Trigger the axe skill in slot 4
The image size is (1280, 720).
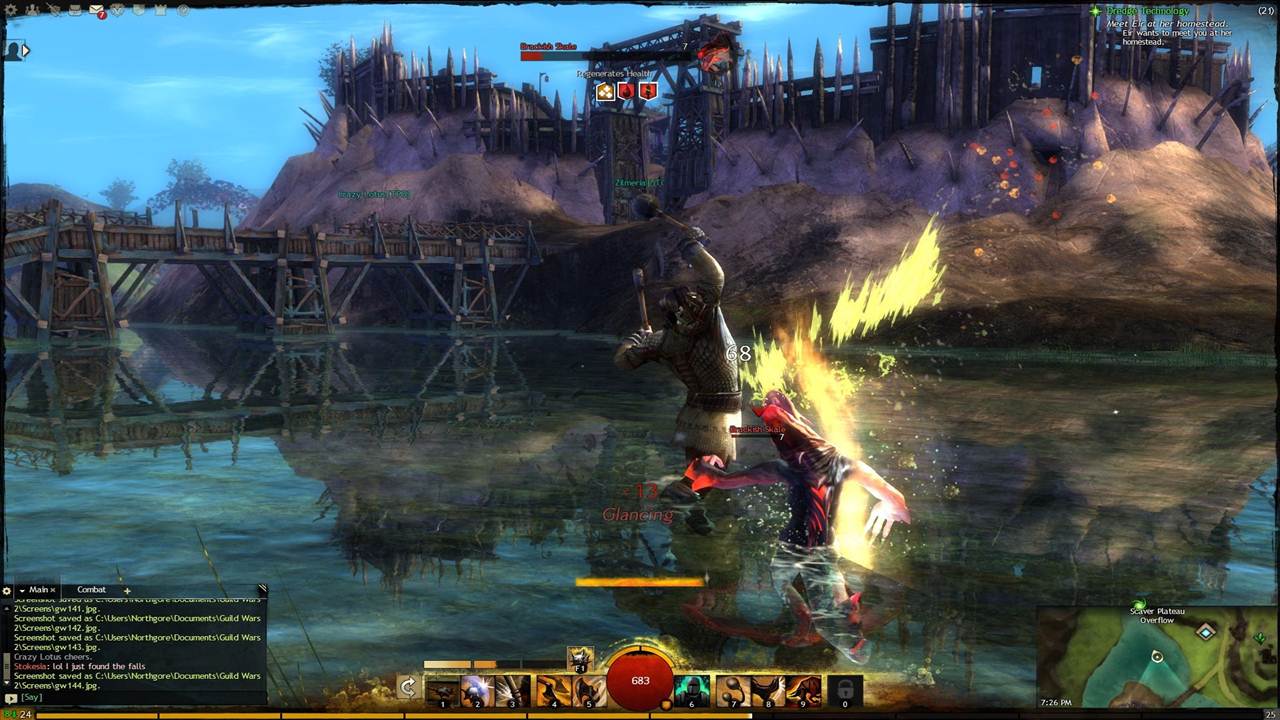coord(552,690)
